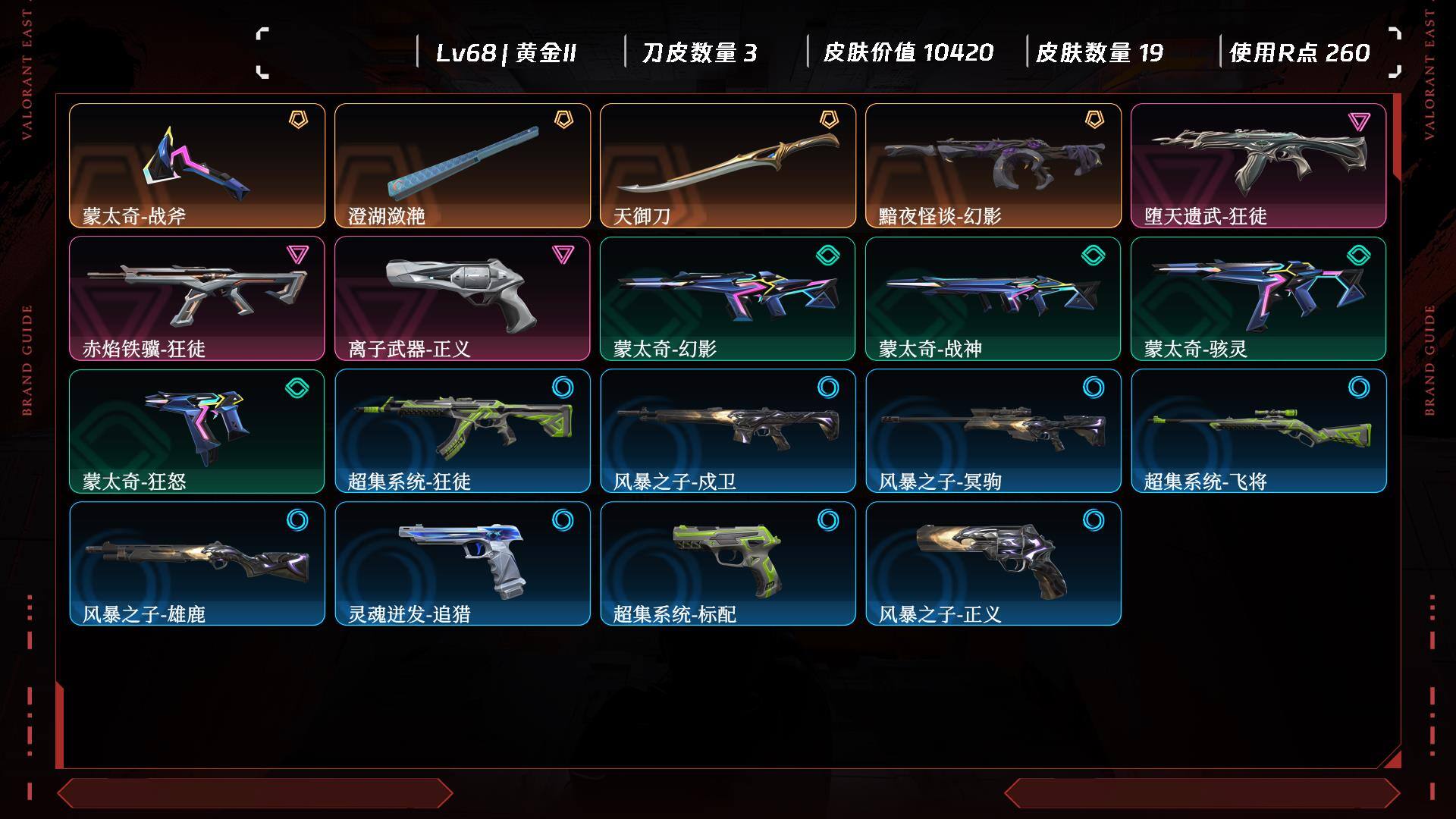The height and width of the screenshot is (819, 1456).
Task: Select the 黯夜怪谈-幻影 skin card
Action: coord(993,165)
